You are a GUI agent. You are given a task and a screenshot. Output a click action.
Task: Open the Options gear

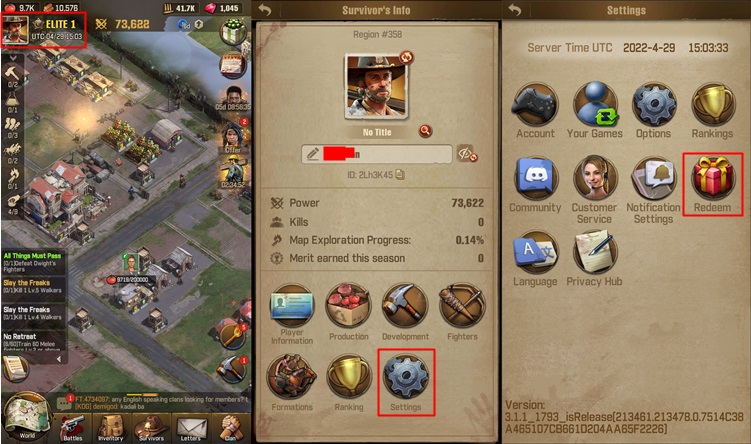pos(653,104)
